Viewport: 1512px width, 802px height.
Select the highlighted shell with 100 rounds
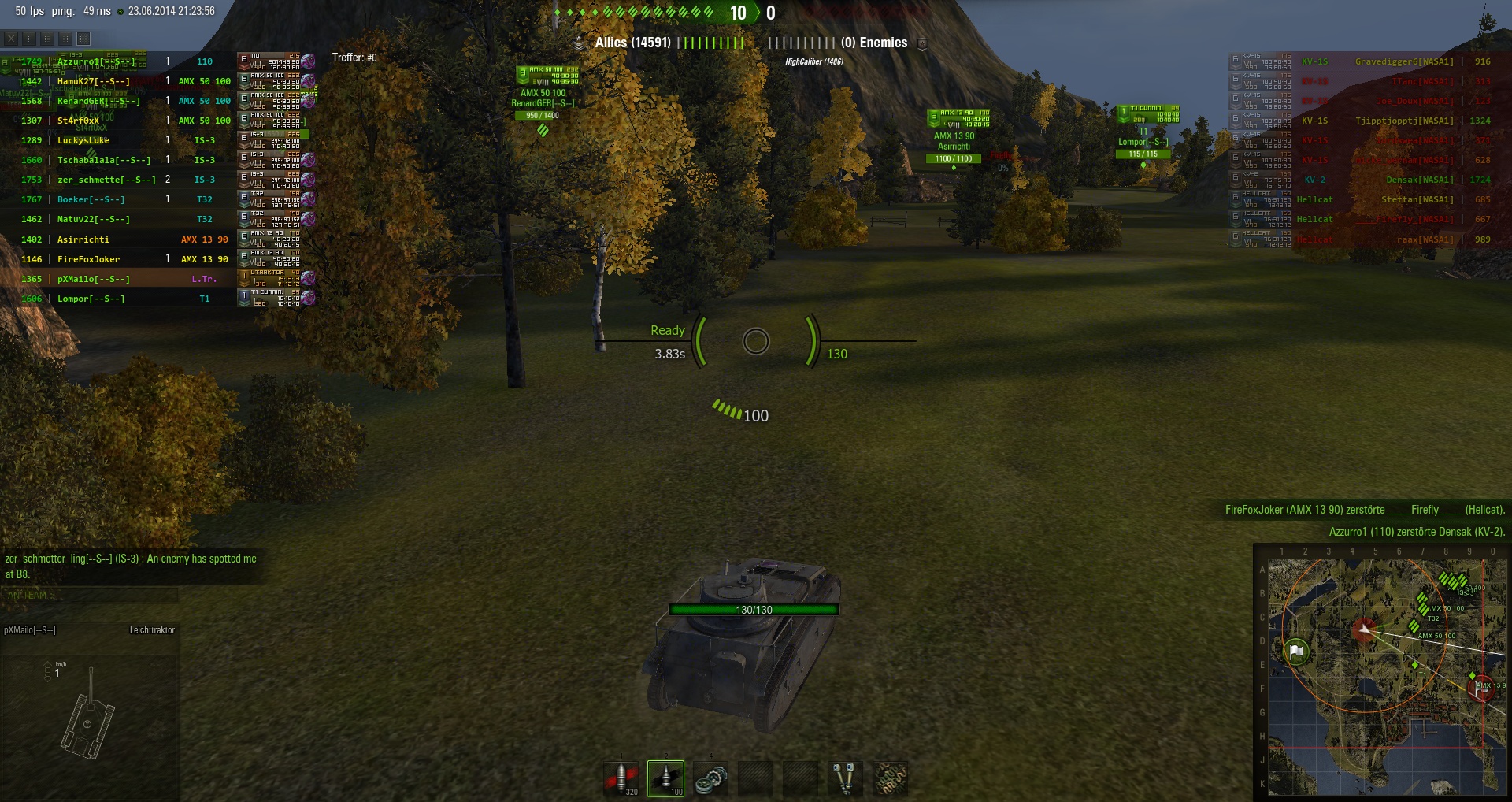coord(665,778)
